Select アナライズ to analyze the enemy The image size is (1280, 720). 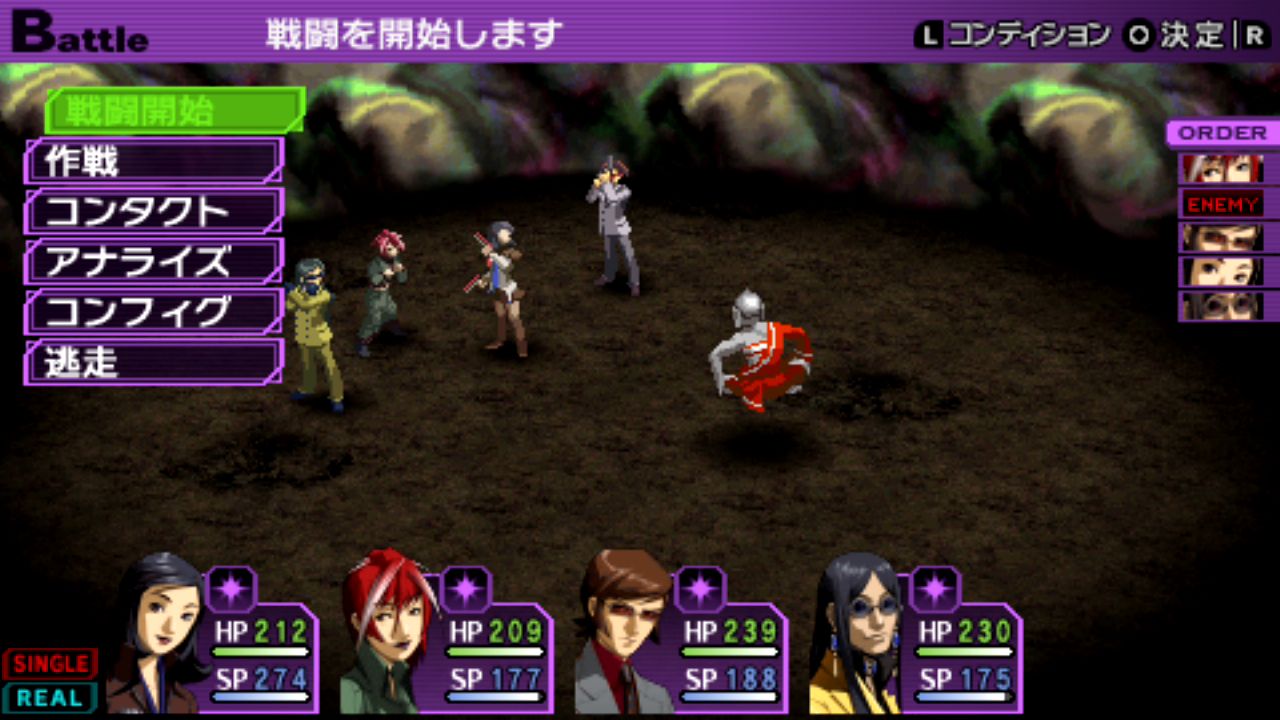pos(155,262)
